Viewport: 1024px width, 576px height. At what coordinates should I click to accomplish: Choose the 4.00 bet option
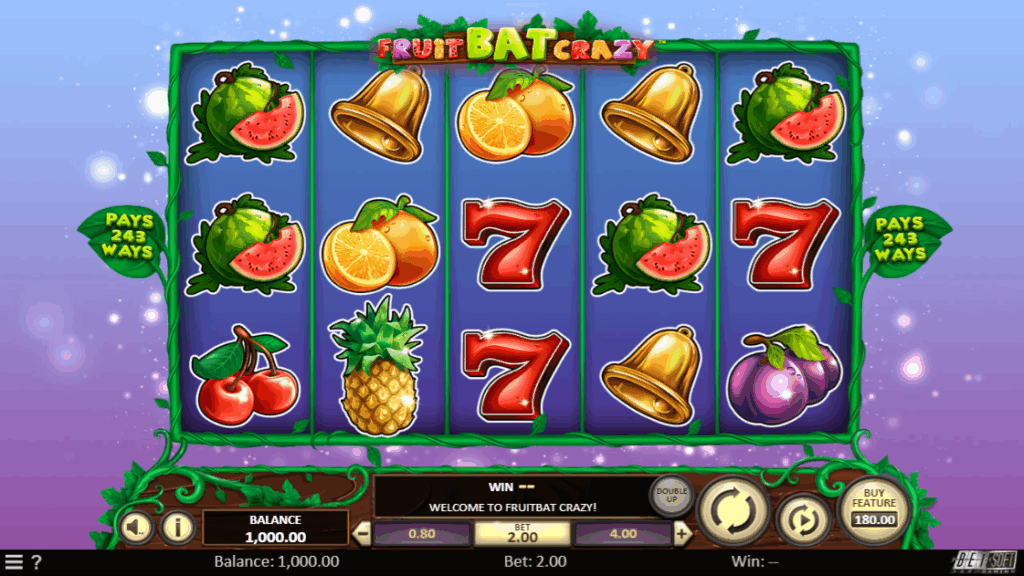[x=622, y=534]
